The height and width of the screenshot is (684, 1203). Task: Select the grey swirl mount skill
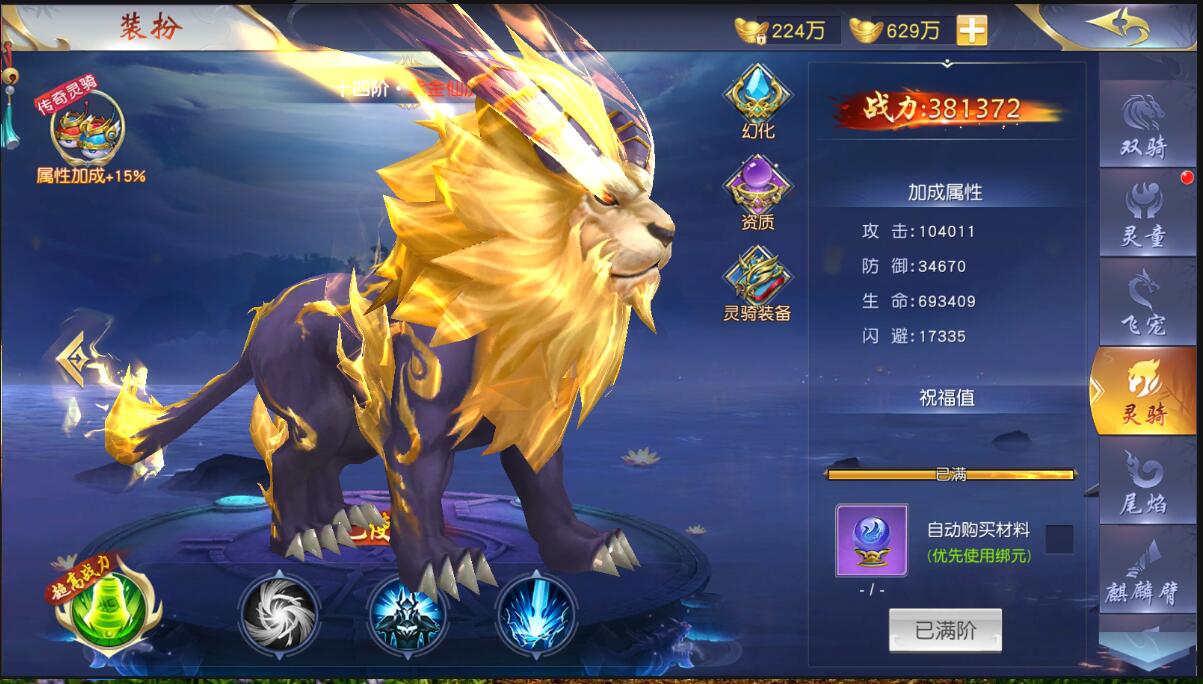click(279, 610)
